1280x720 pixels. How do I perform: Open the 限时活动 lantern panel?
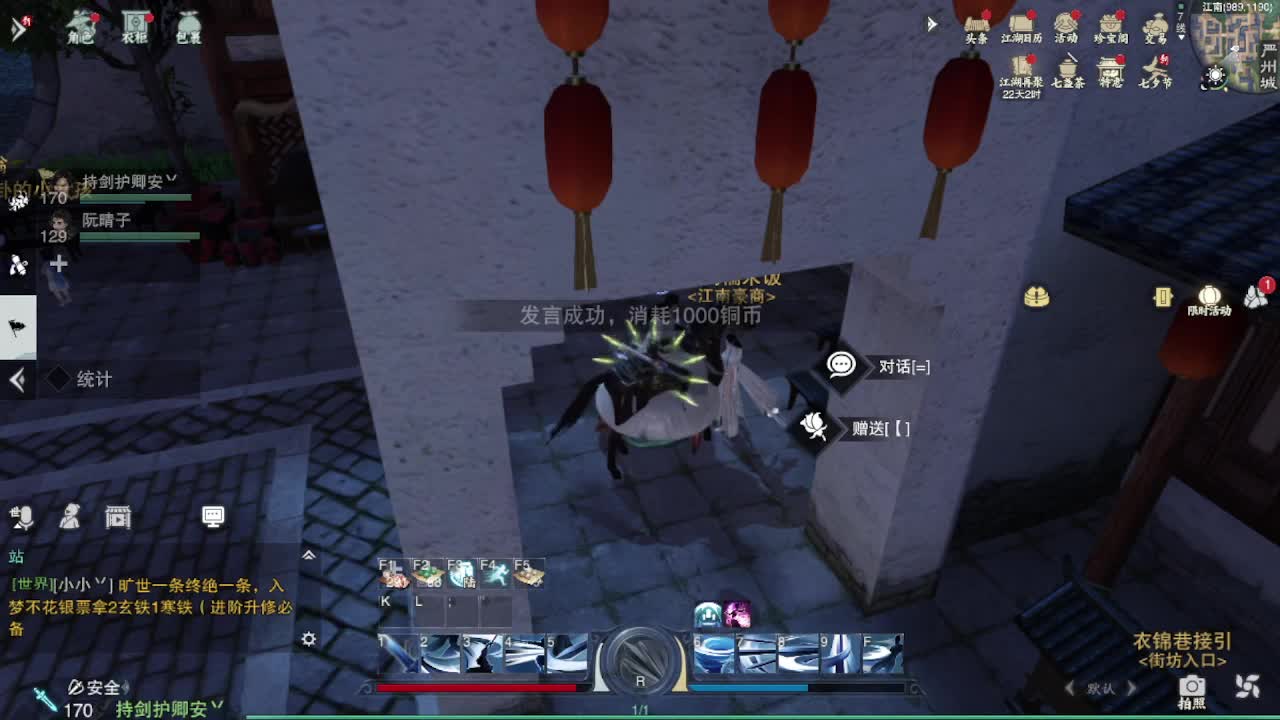click(x=1209, y=298)
